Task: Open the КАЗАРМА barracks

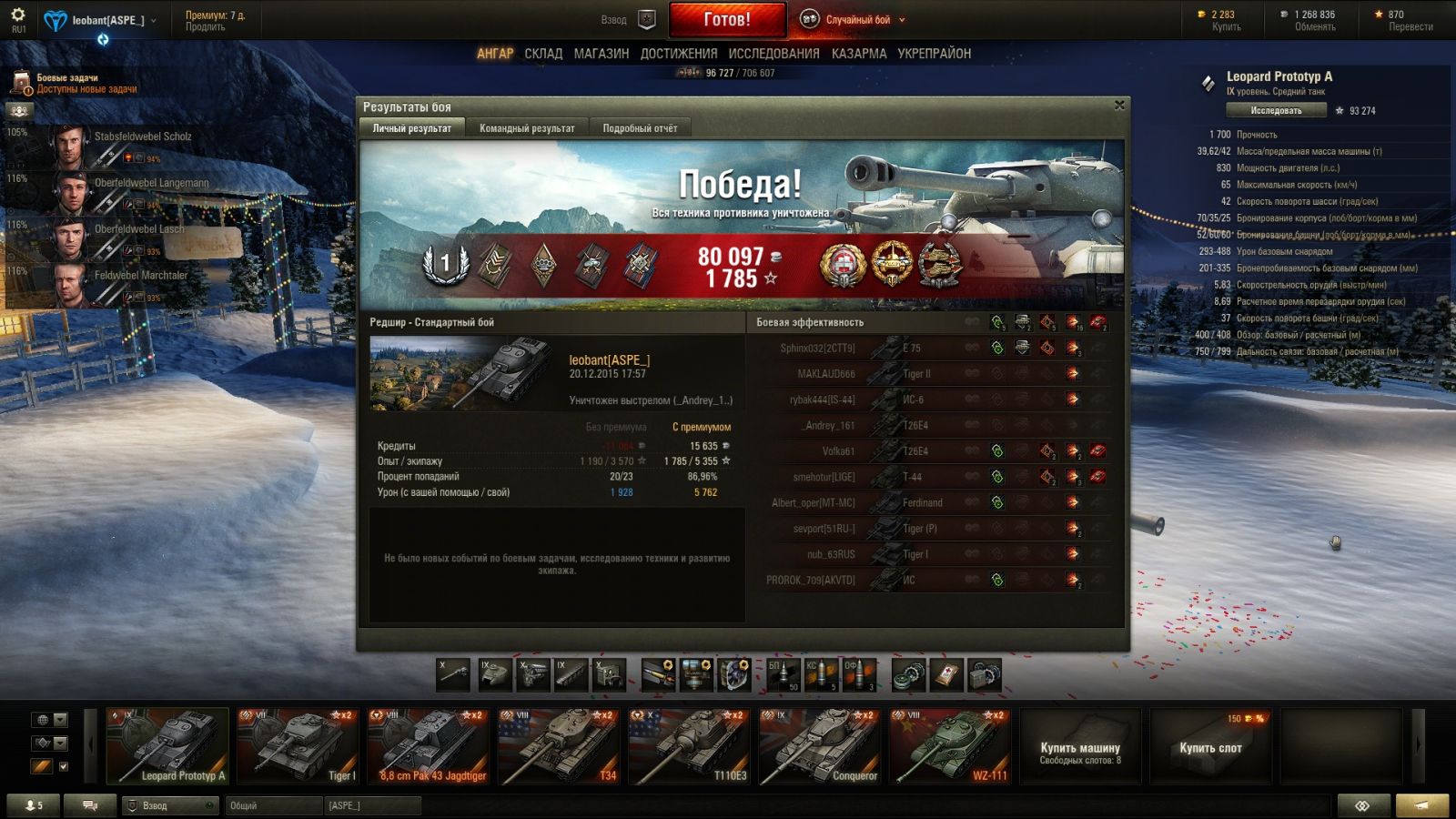Action: (859, 54)
